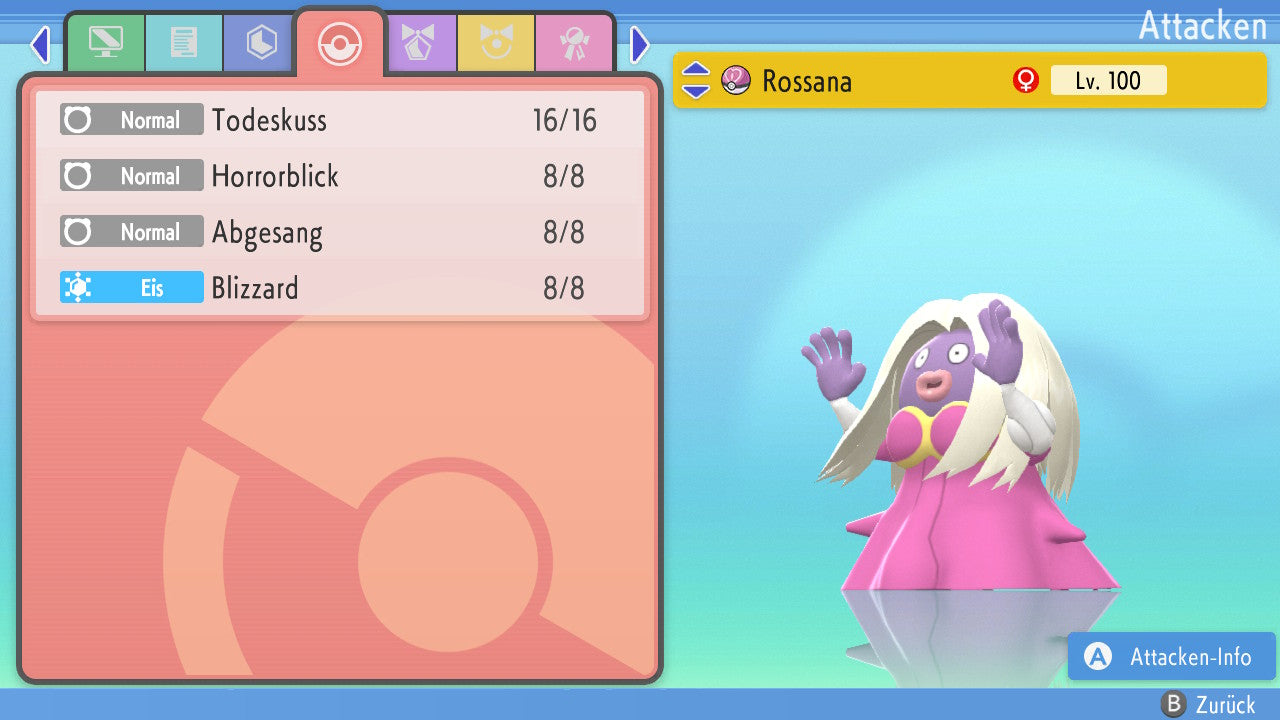Show the blue hexagon stats tab

click(262, 43)
